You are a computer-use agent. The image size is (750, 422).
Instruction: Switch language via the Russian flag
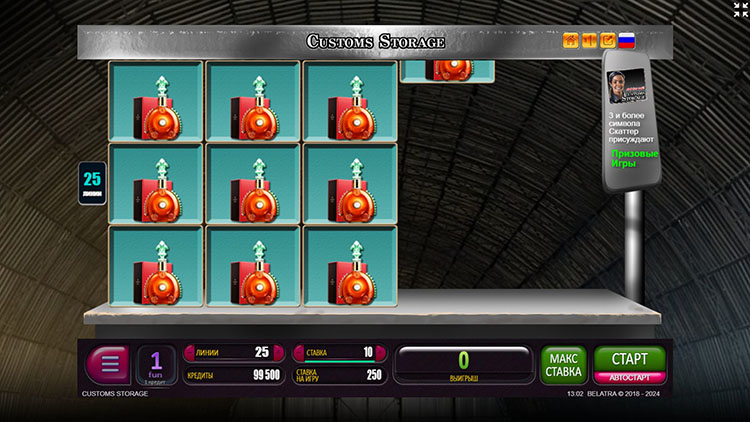pyautogui.click(x=626, y=41)
